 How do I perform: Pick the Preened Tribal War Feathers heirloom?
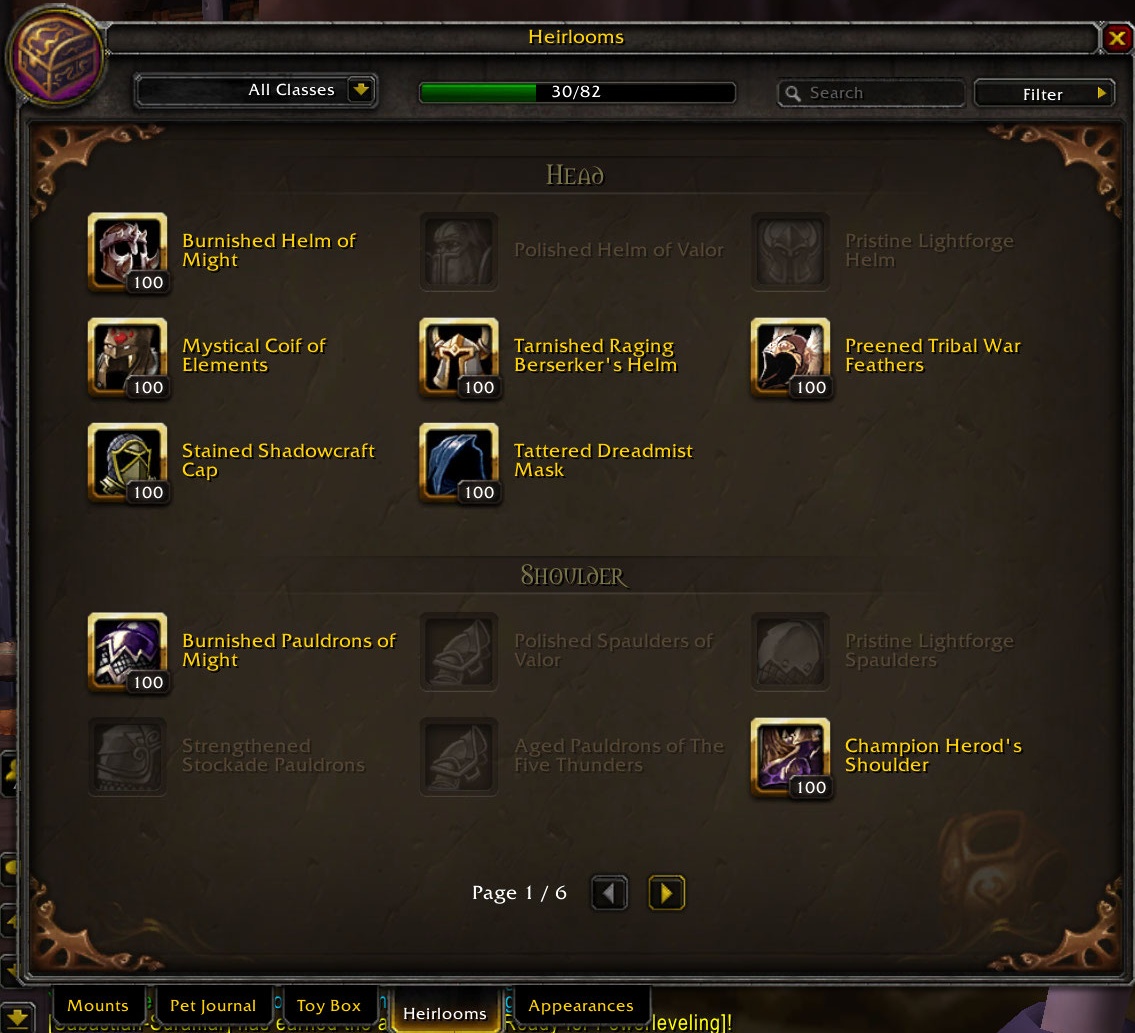[790, 356]
